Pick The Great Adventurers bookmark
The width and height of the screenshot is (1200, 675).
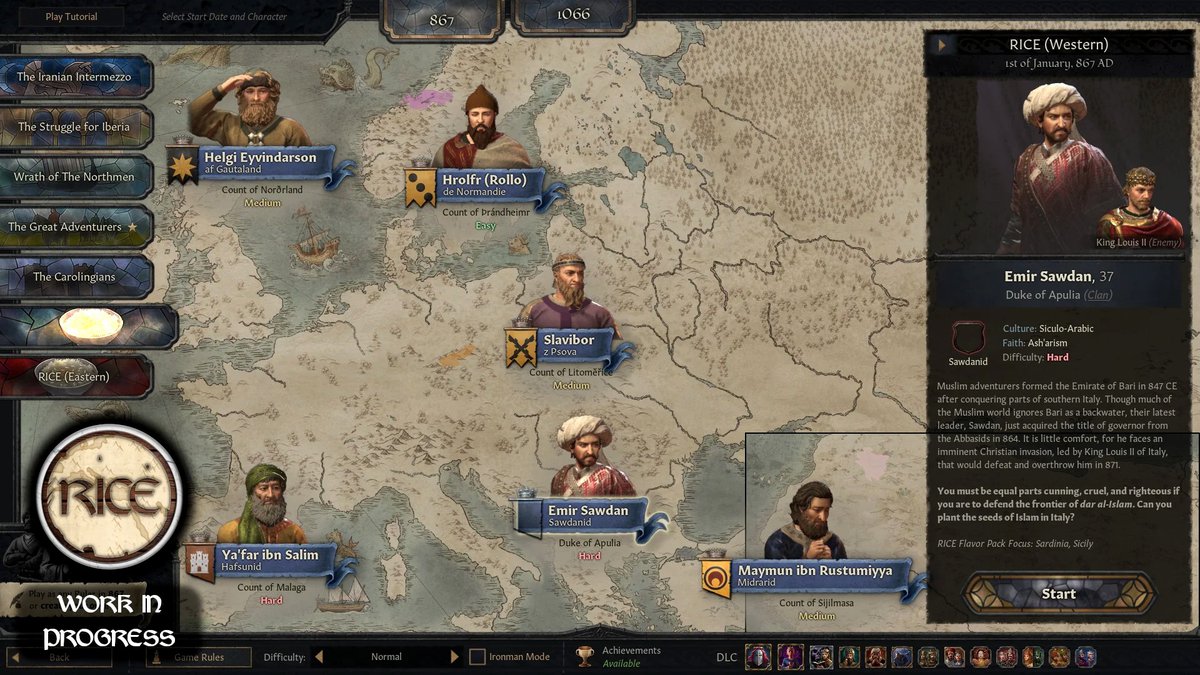(x=77, y=227)
